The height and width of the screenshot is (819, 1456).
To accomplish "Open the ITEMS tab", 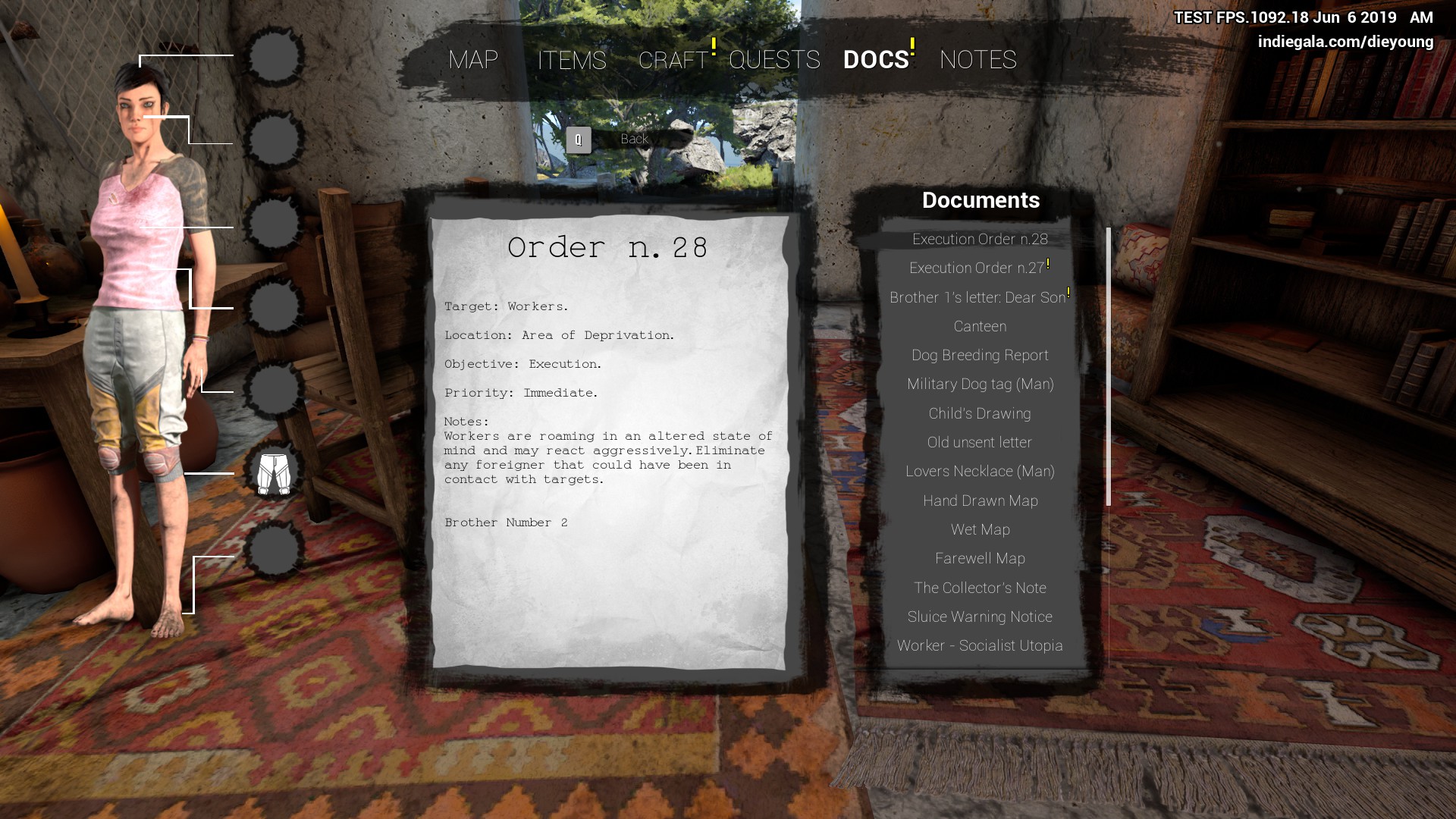I will (x=572, y=60).
